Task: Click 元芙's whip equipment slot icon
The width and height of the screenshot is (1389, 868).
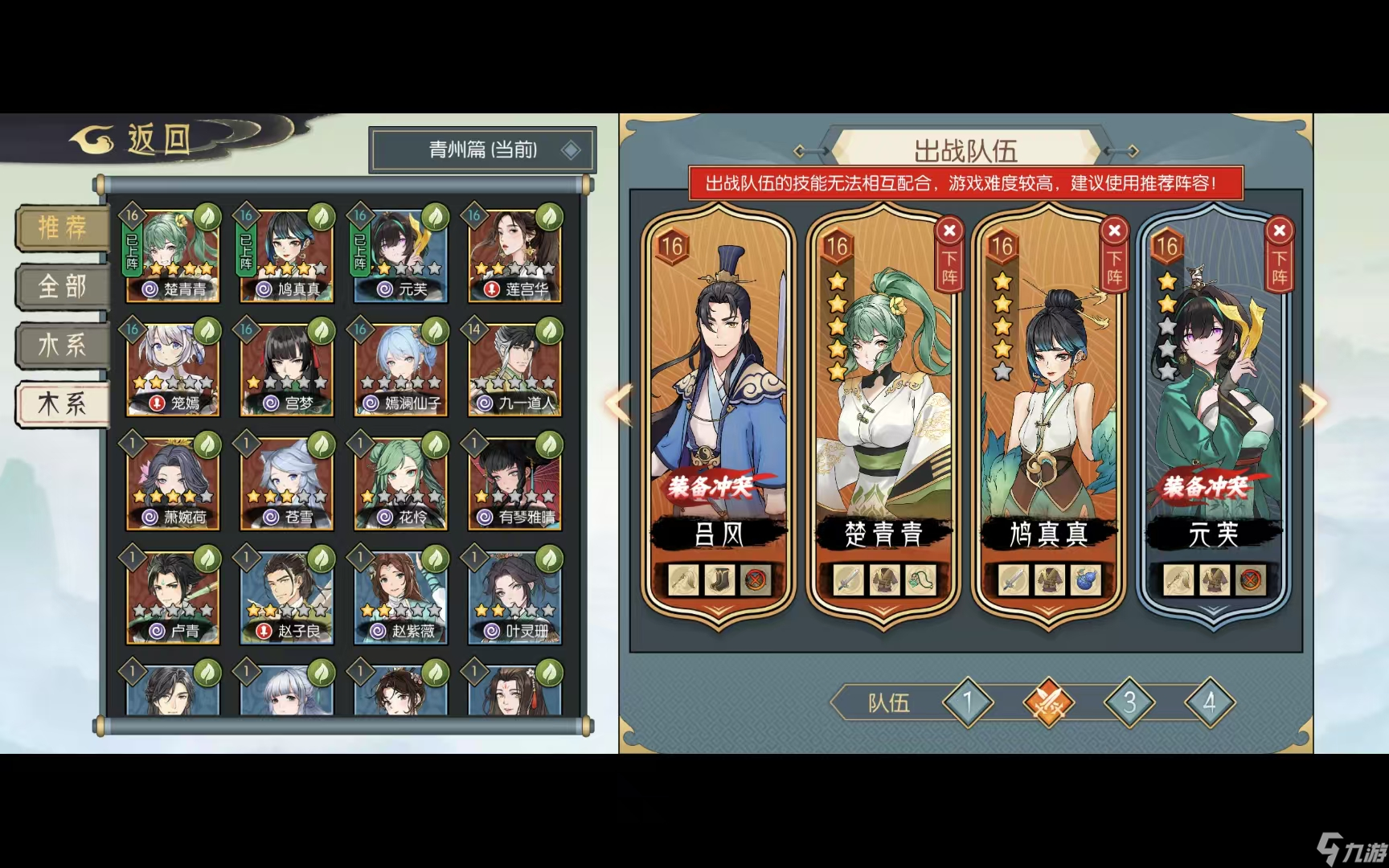Action: (x=1180, y=580)
